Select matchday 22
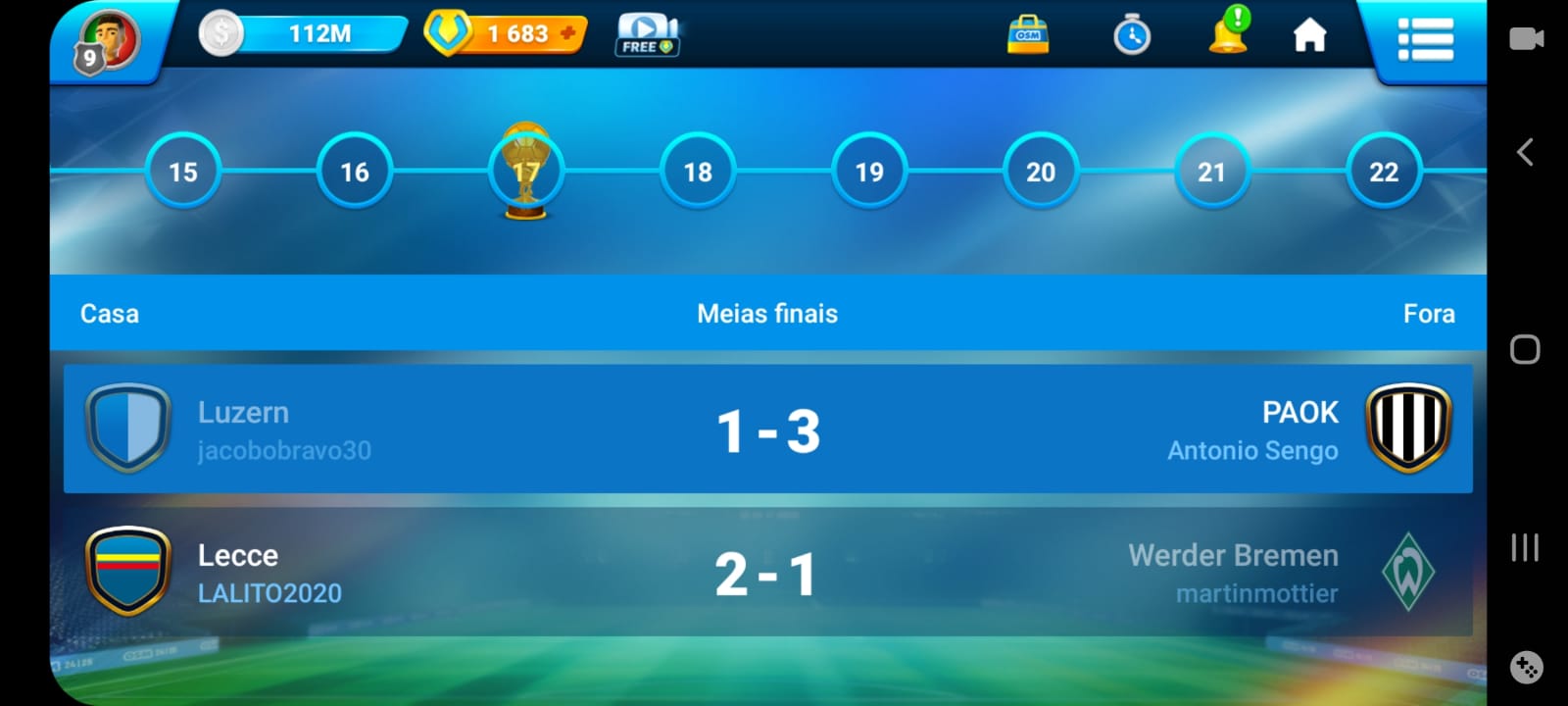Image resolution: width=1568 pixels, height=706 pixels. pyautogui.click(x=1384, y=172)
